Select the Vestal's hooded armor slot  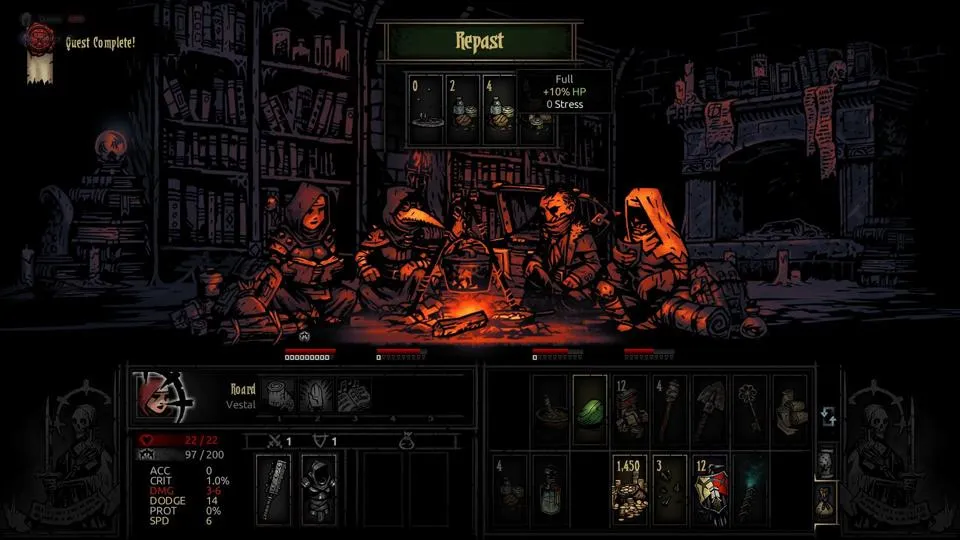point(320,487)
